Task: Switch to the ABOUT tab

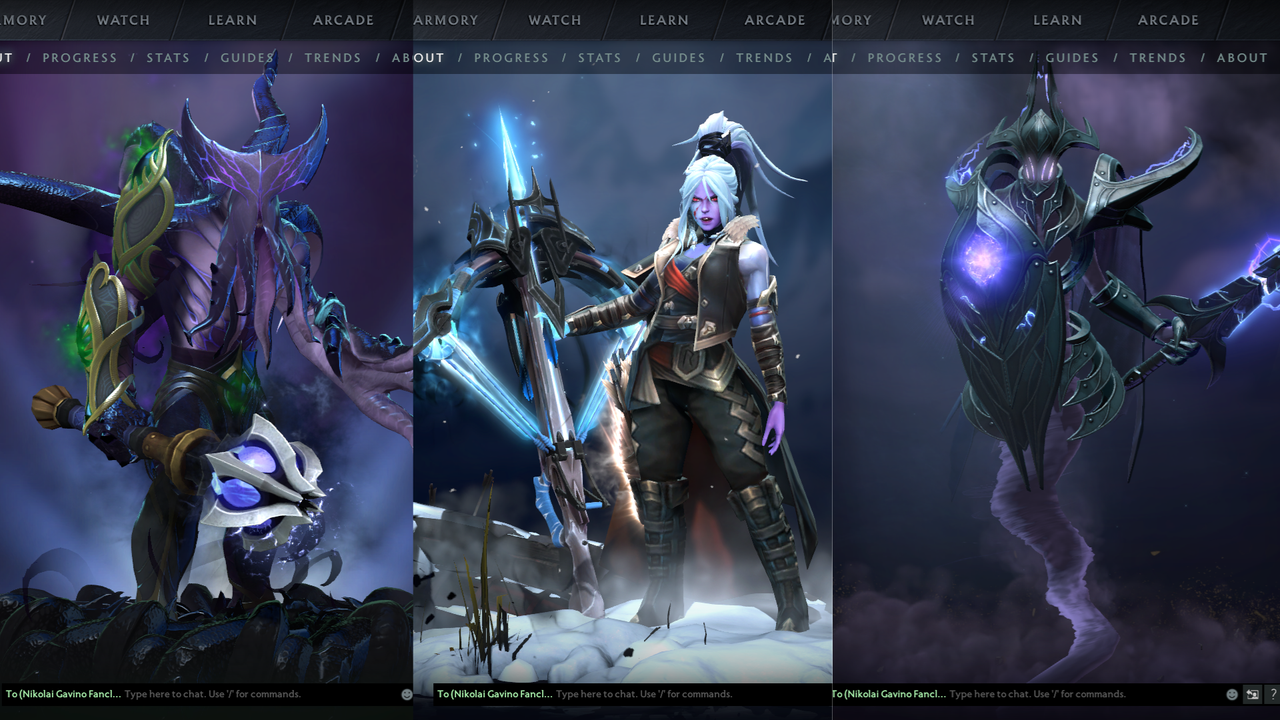Action: tap(418, 57)
